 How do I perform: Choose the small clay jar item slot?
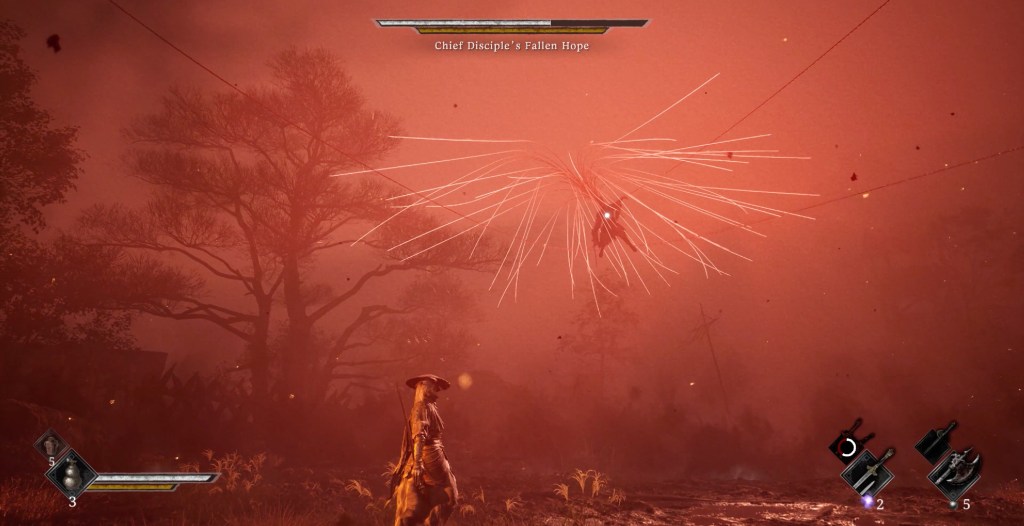pos(51,445)
